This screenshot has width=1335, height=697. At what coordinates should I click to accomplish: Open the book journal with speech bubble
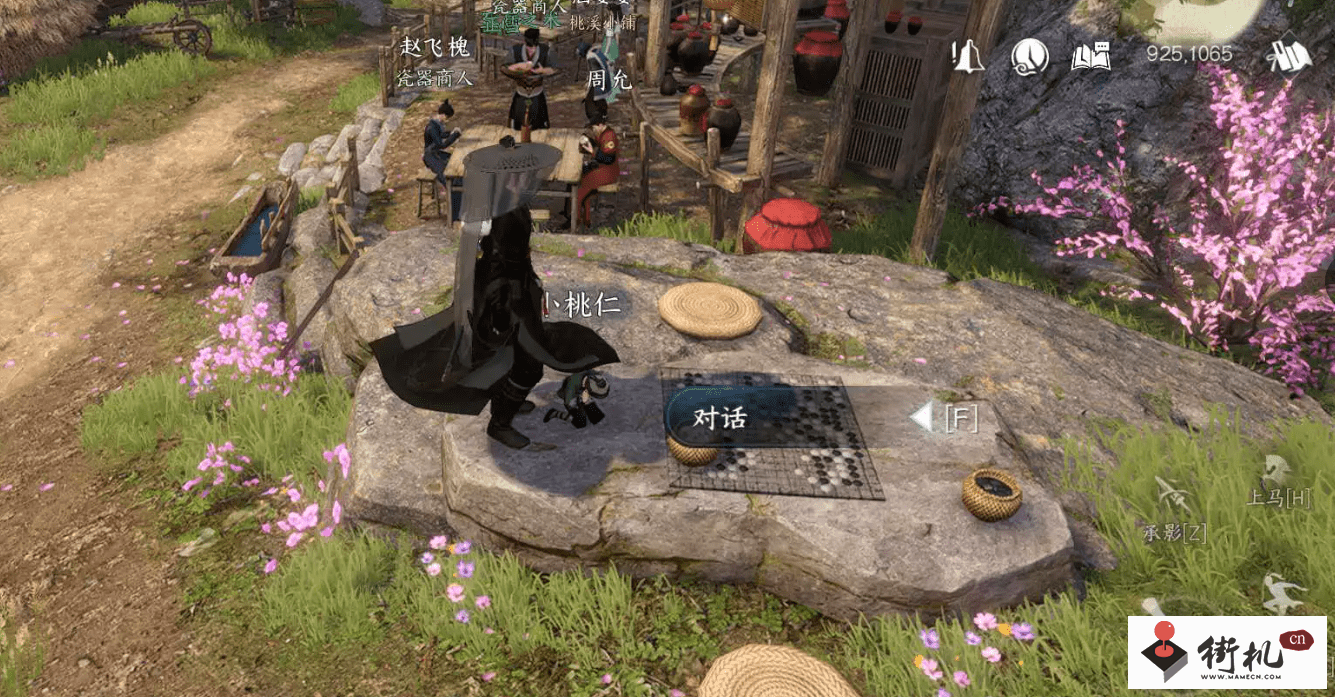[x=1091, y=56]
